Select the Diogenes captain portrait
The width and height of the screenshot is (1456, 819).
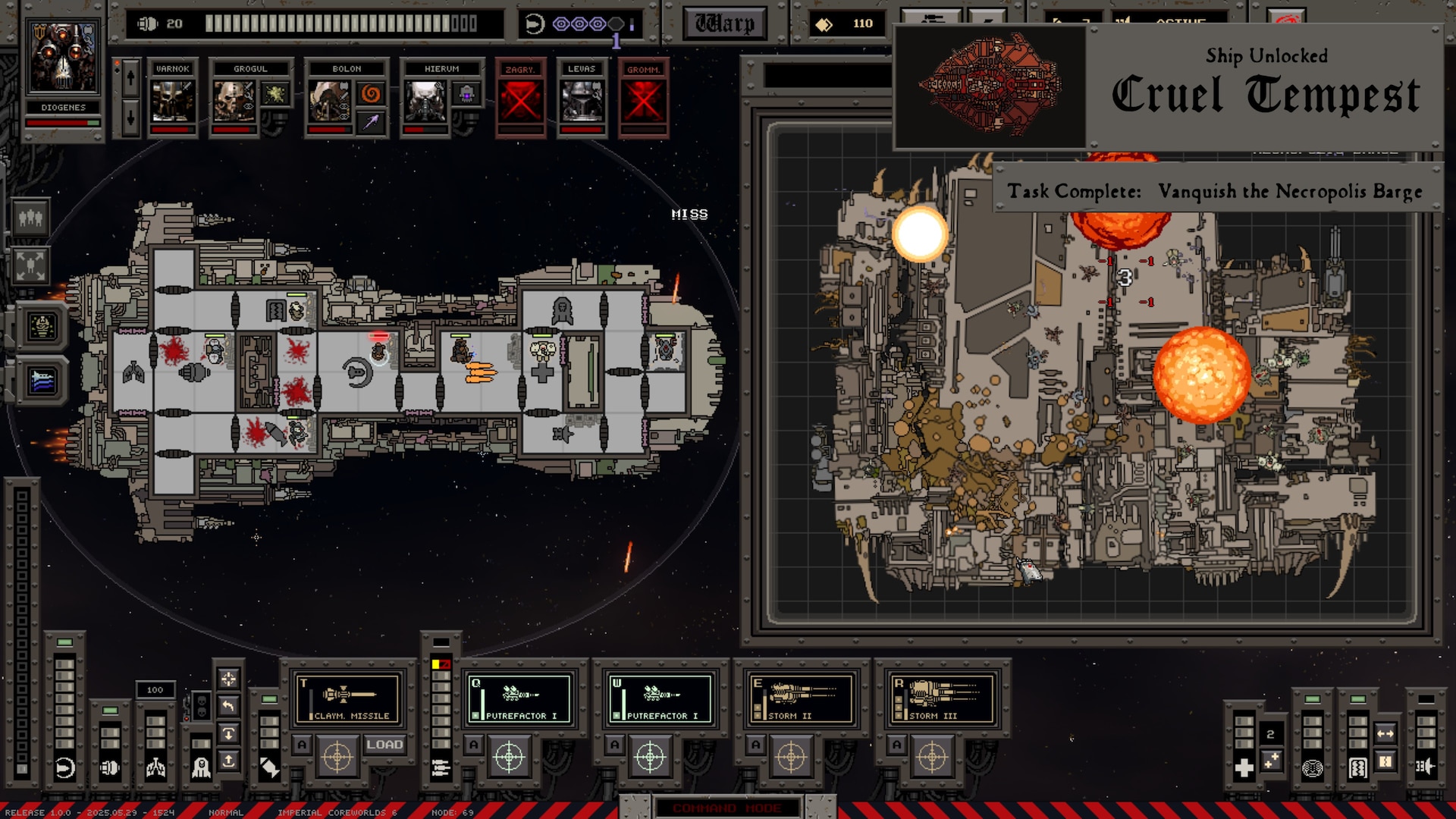point(63,58)
